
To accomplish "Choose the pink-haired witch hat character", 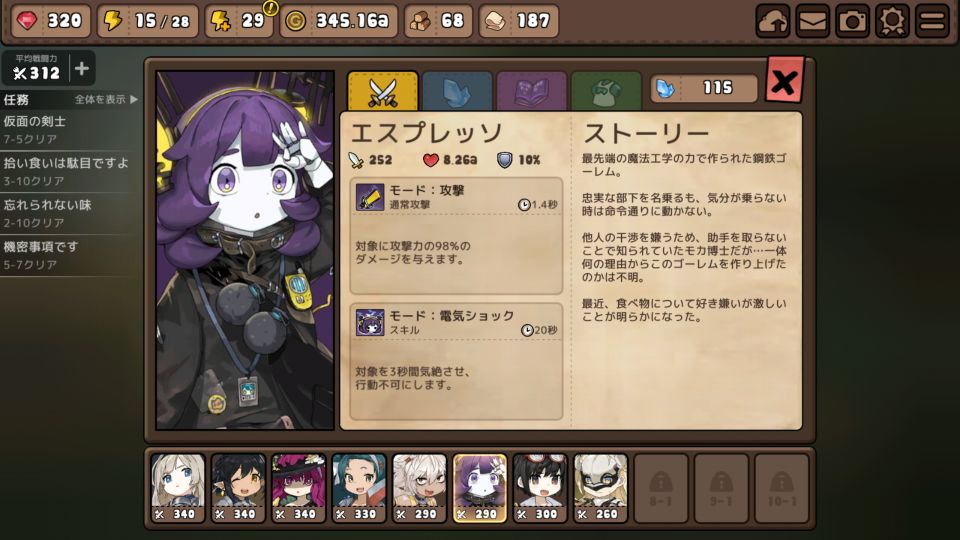I will coord(298,487).
